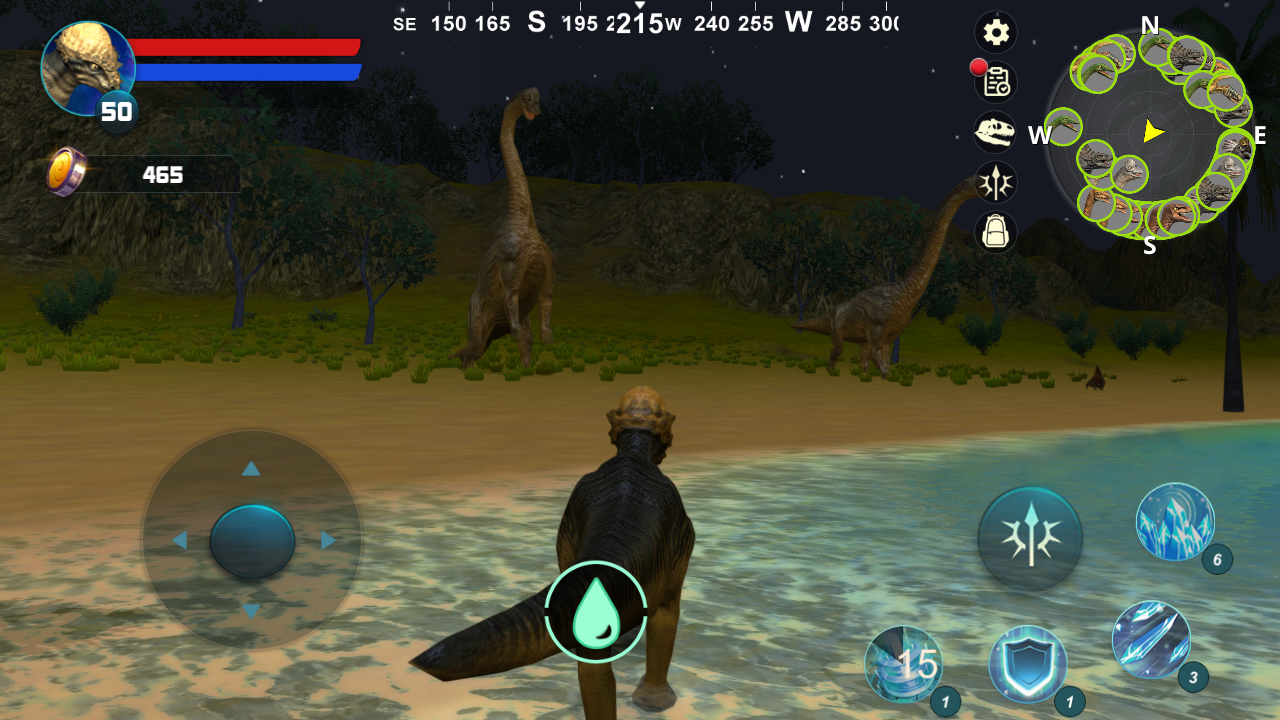Tap the yellow player arrow on the minimap

click(x=1153, y=131)
